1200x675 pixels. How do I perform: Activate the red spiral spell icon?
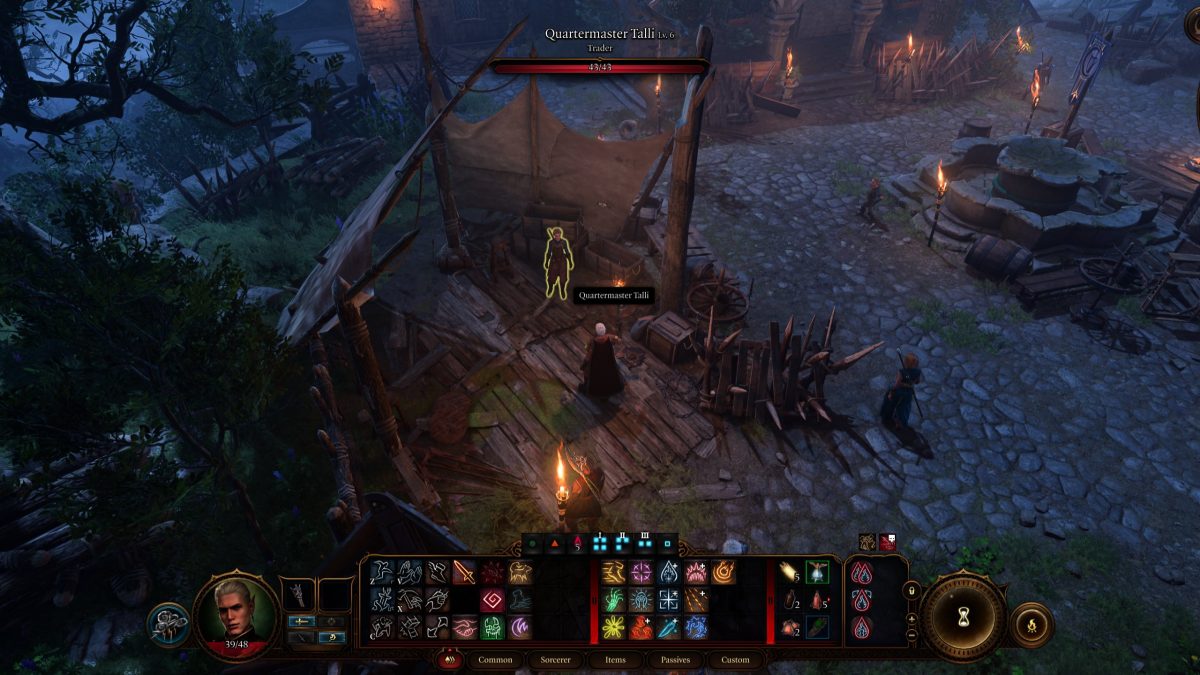492,600
